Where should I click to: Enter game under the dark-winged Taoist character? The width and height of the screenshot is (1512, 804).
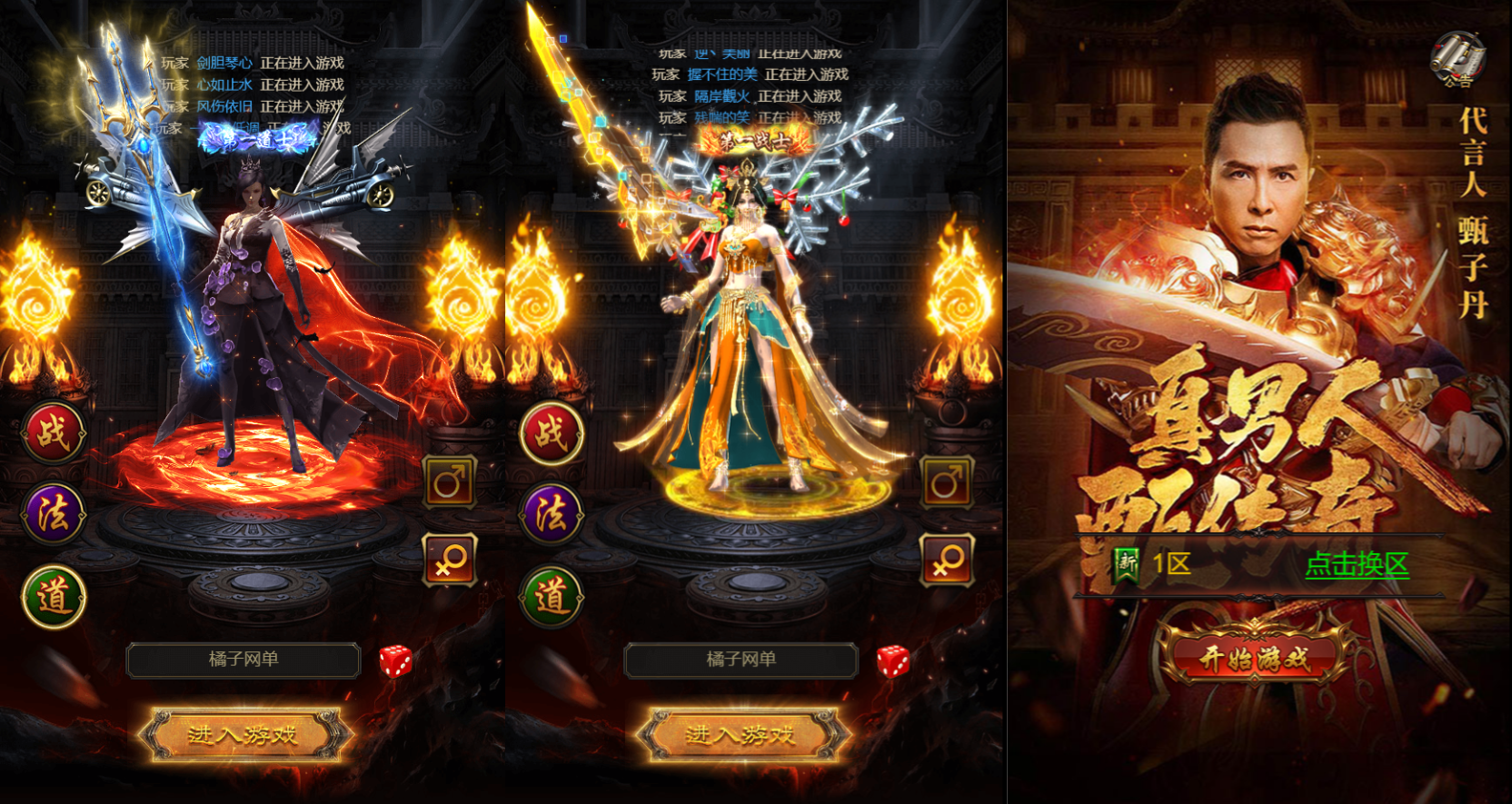tap(243, 734)
